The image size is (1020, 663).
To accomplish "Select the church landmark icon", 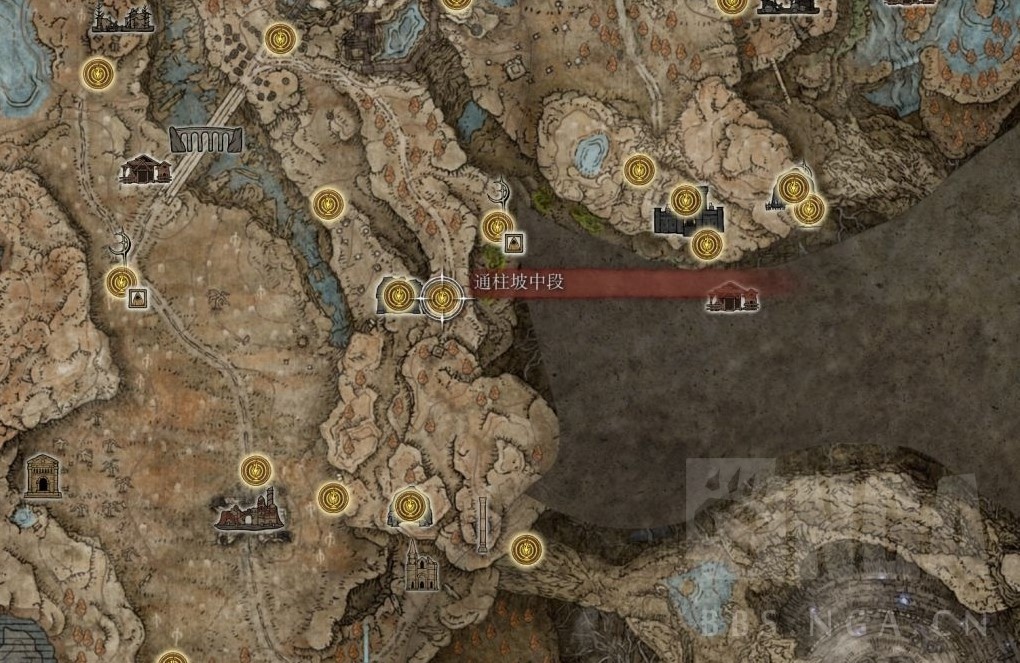I will [421, 567].
